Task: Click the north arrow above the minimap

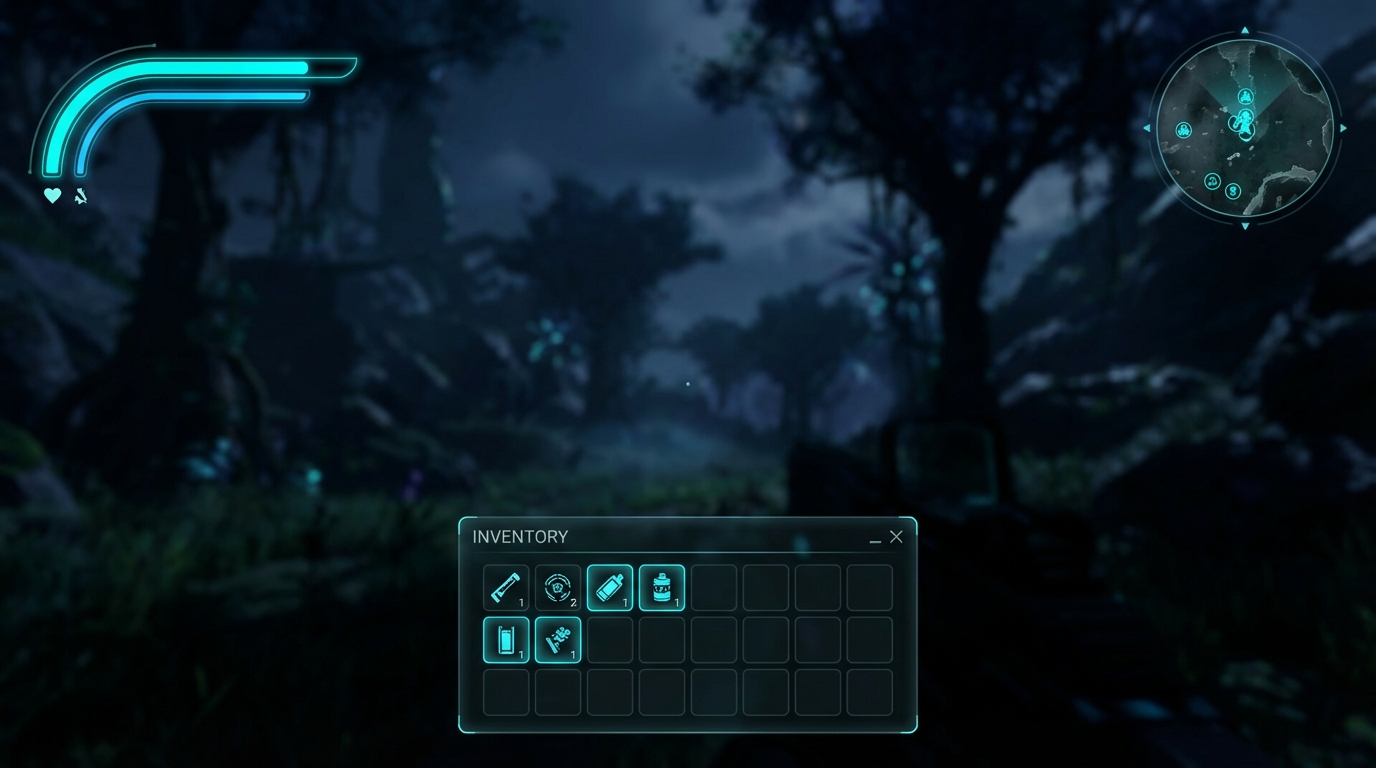Action: tap(1244, 30)
